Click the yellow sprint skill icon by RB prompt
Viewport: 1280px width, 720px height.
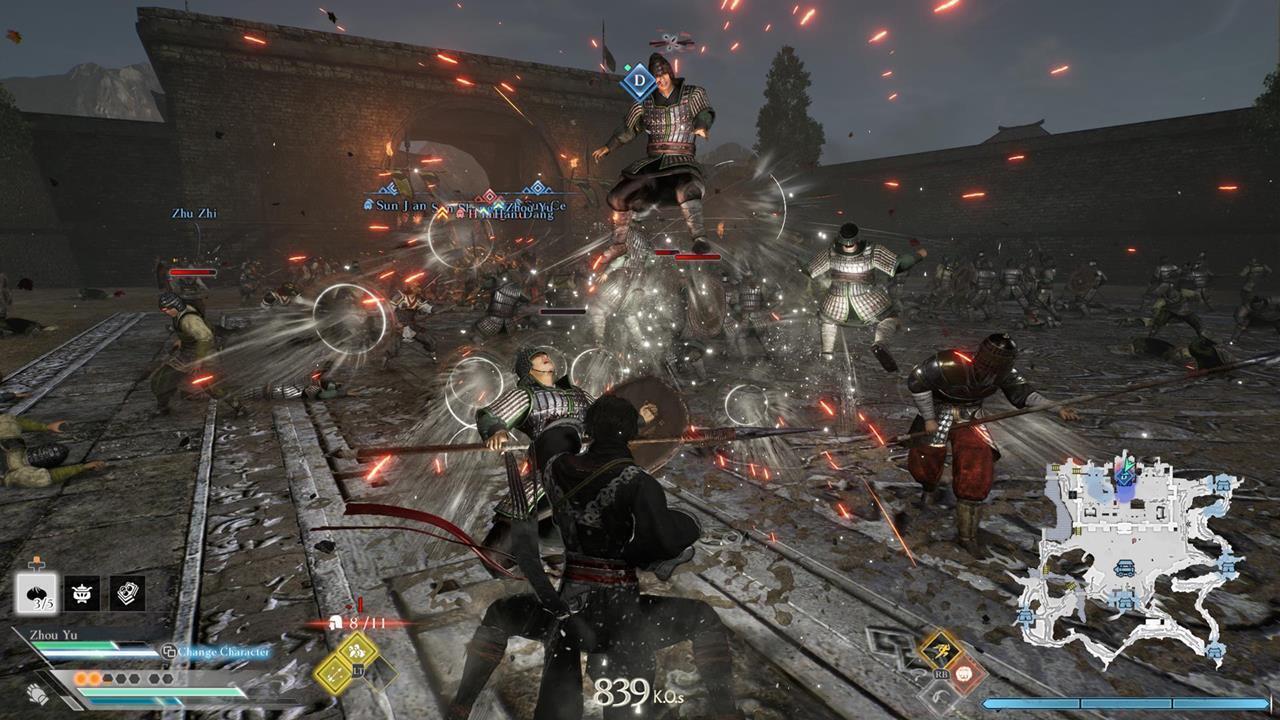(938, 651)
